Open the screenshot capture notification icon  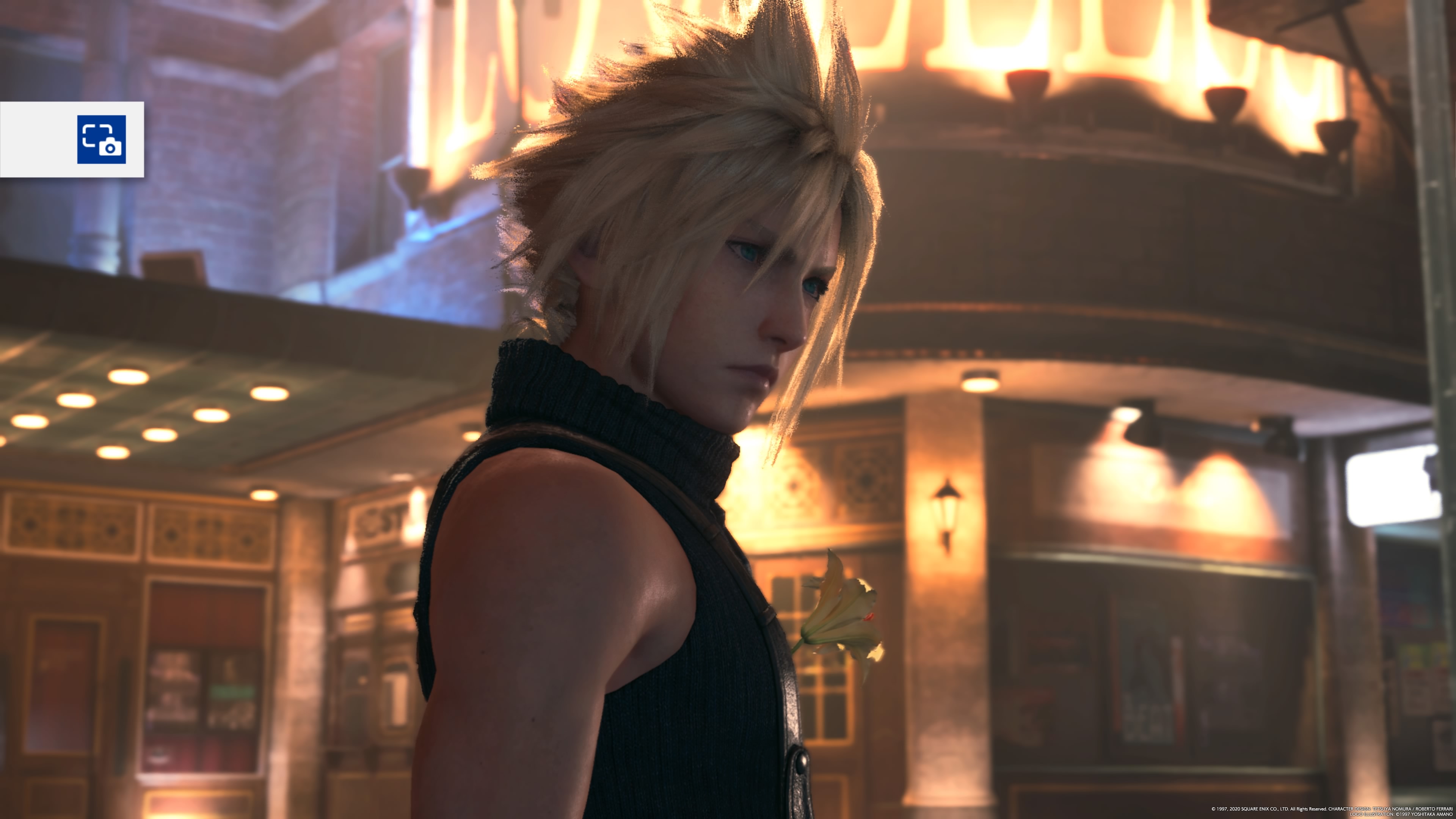tap(101, 139)
